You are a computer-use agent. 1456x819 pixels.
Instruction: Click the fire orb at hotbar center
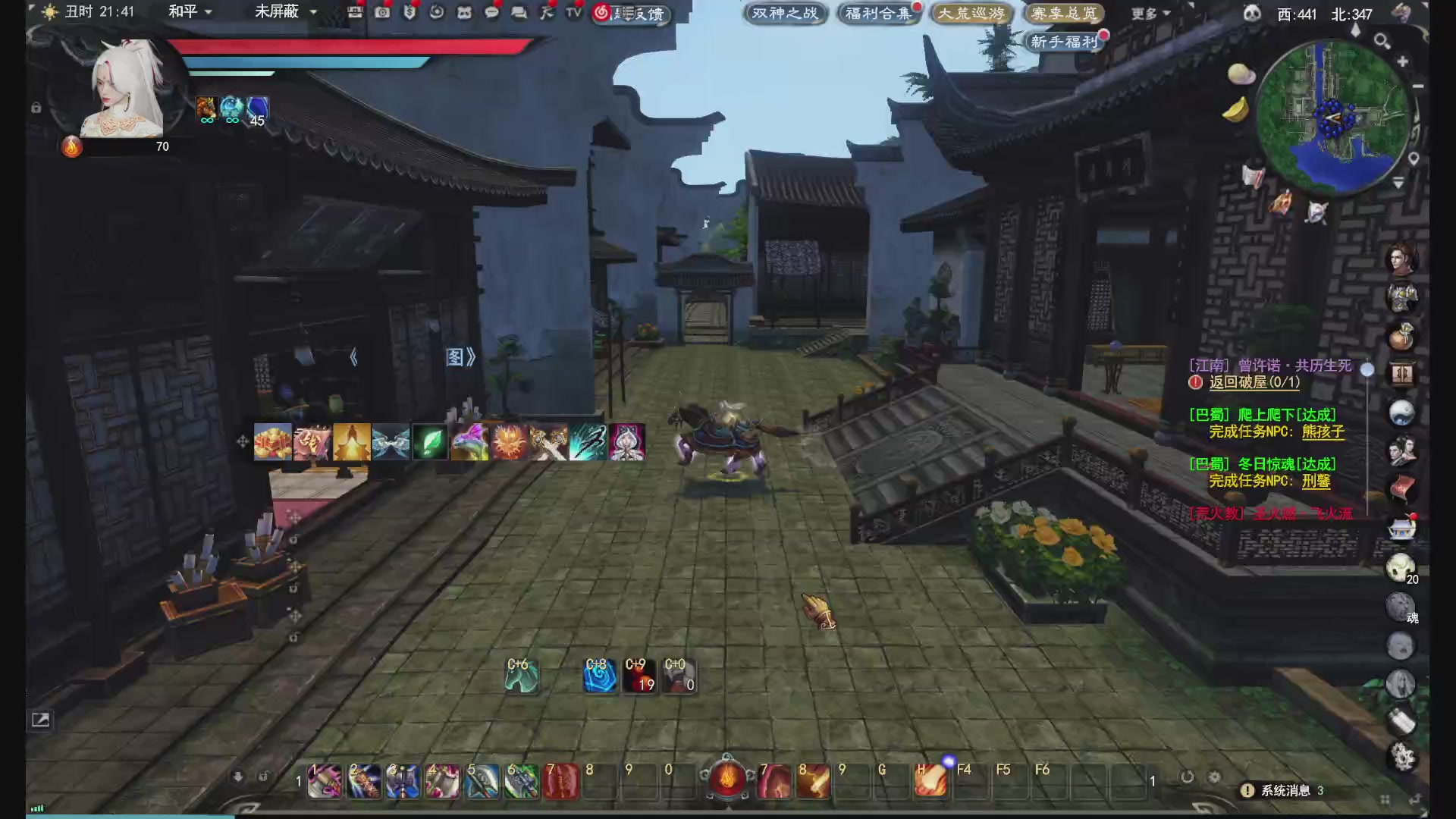726,777
